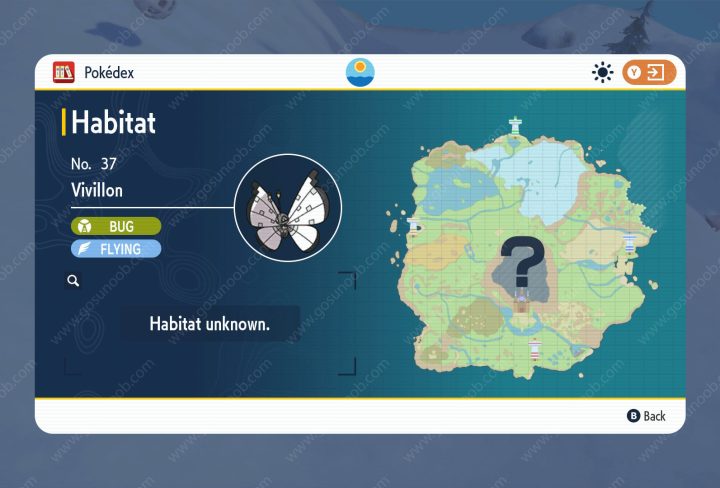Go back using the Back button

pos(645,416)
